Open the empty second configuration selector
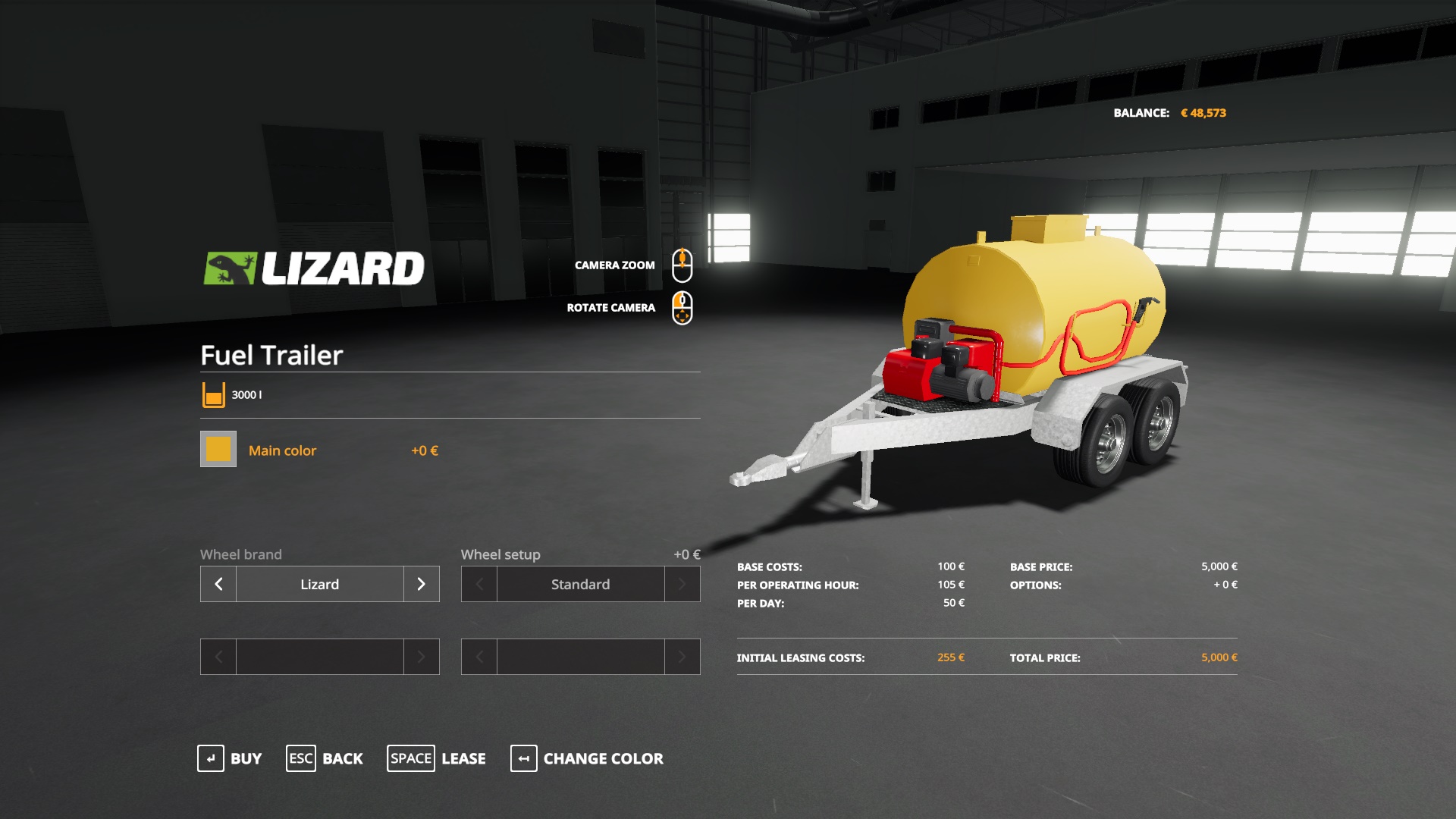 (318, 657)
